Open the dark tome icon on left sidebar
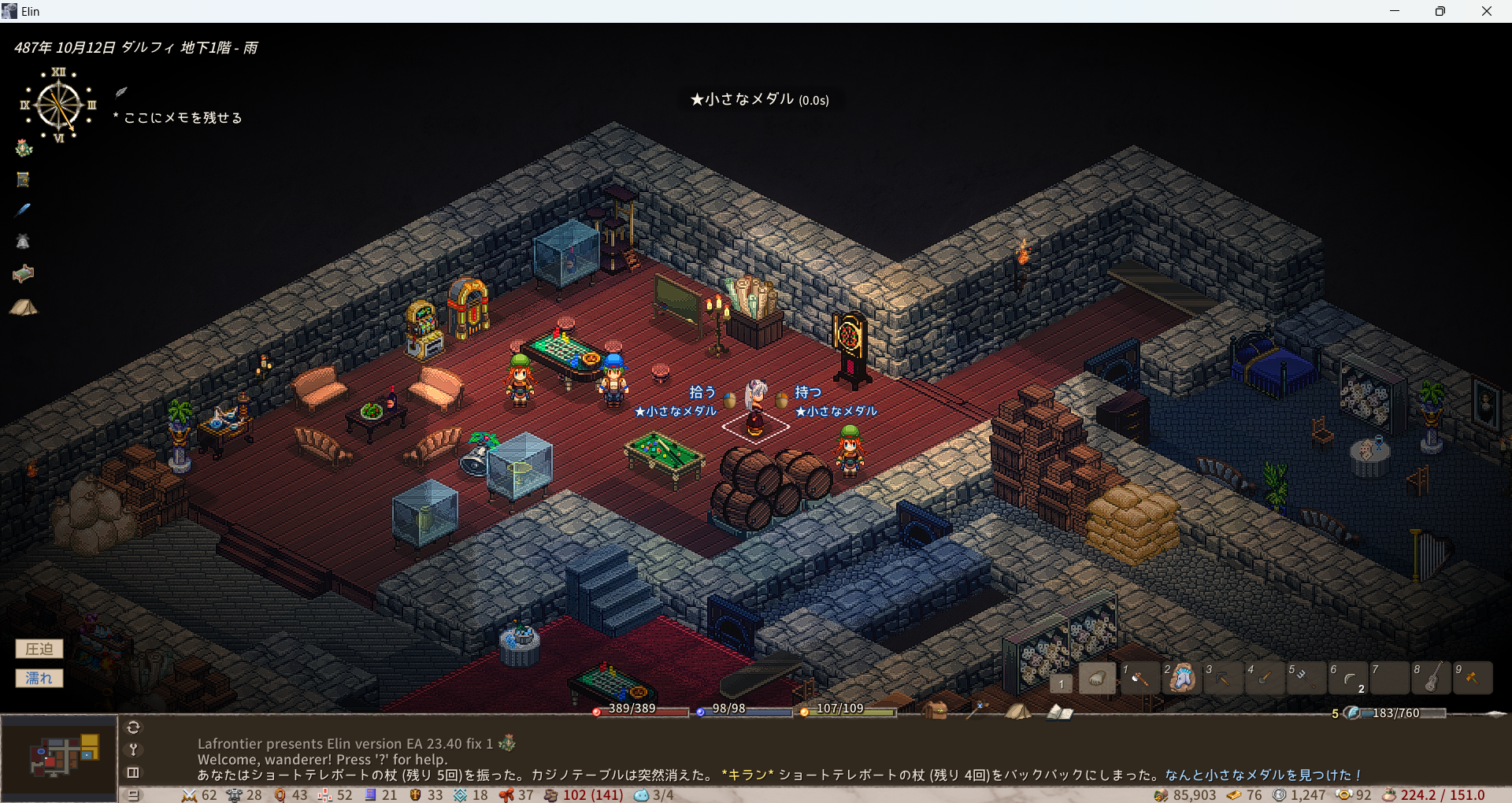 click(24, 179)
